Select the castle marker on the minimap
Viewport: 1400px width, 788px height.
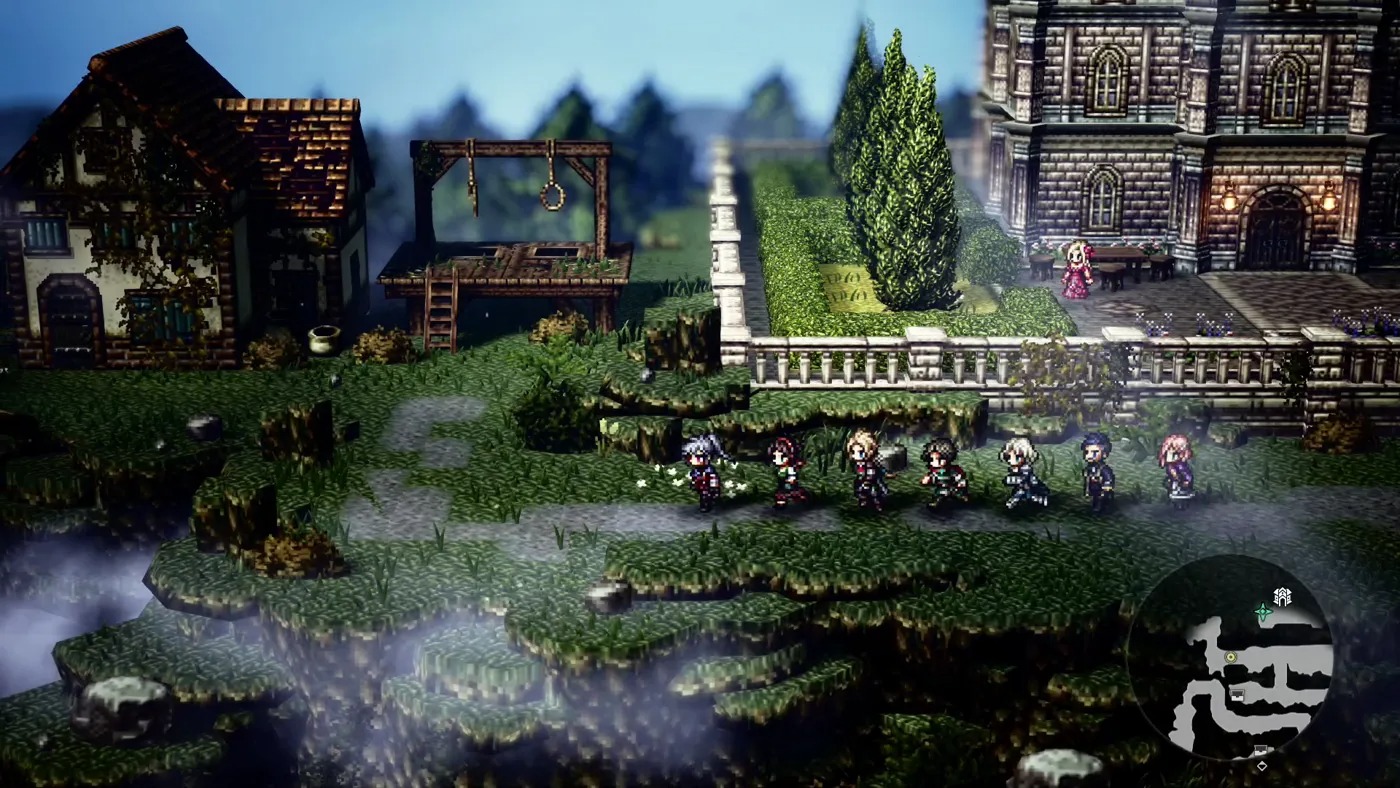coord(1283,595)
